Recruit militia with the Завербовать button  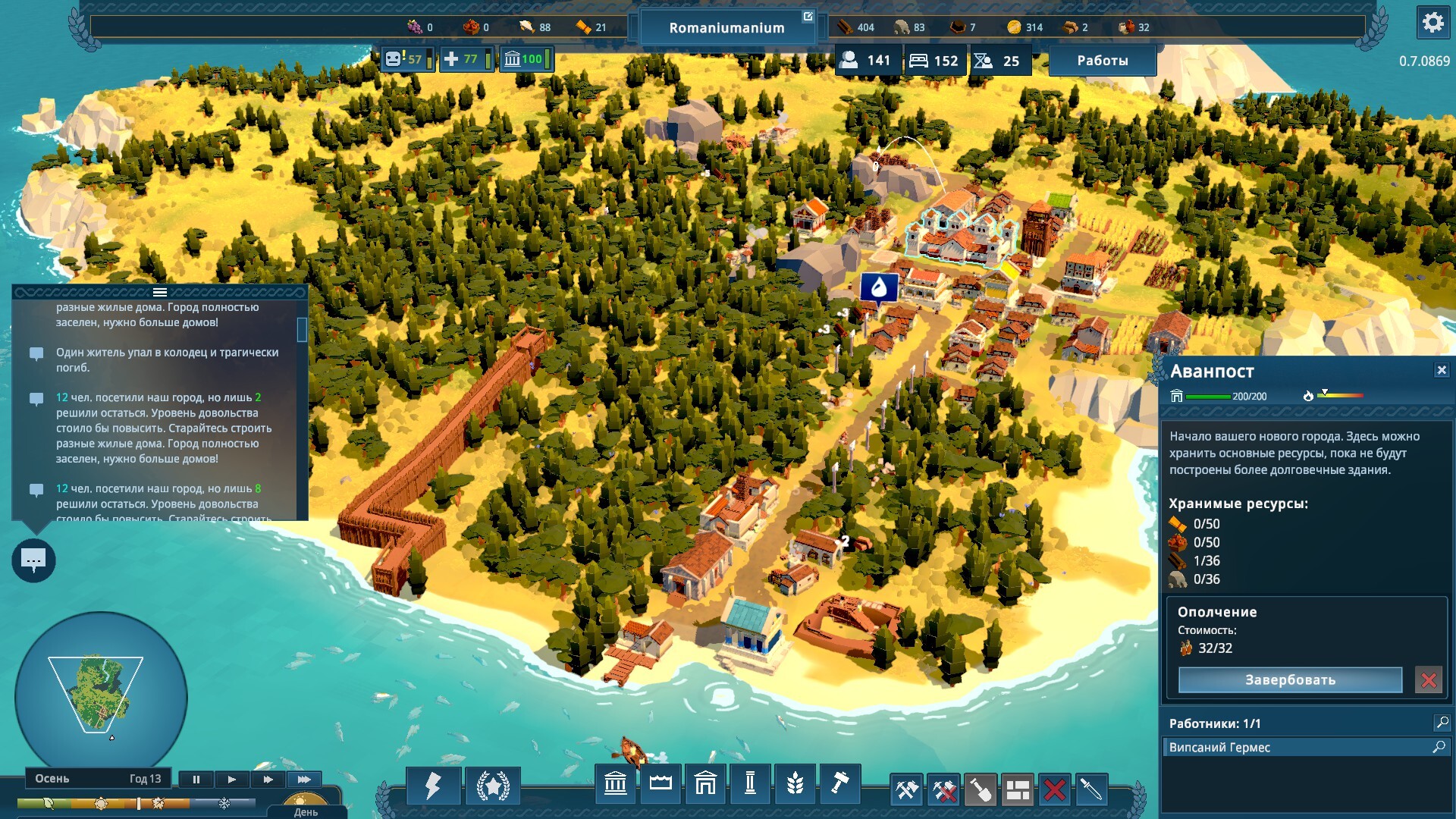[1290, 680]
